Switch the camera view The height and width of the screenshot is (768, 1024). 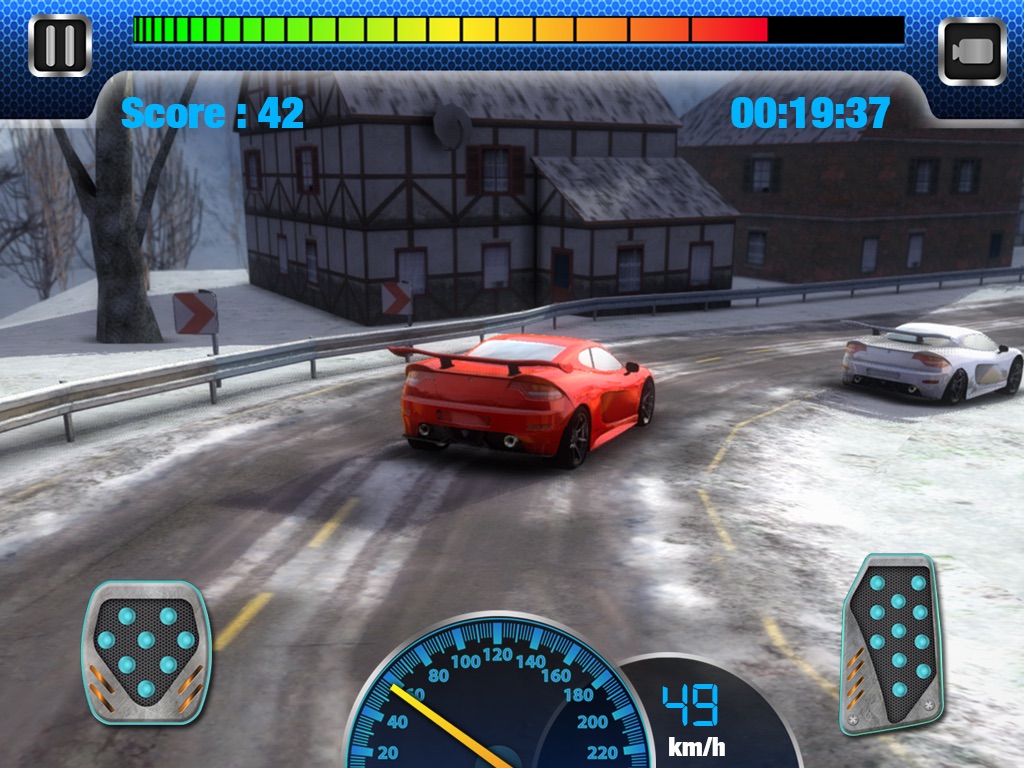coord(972,50)
